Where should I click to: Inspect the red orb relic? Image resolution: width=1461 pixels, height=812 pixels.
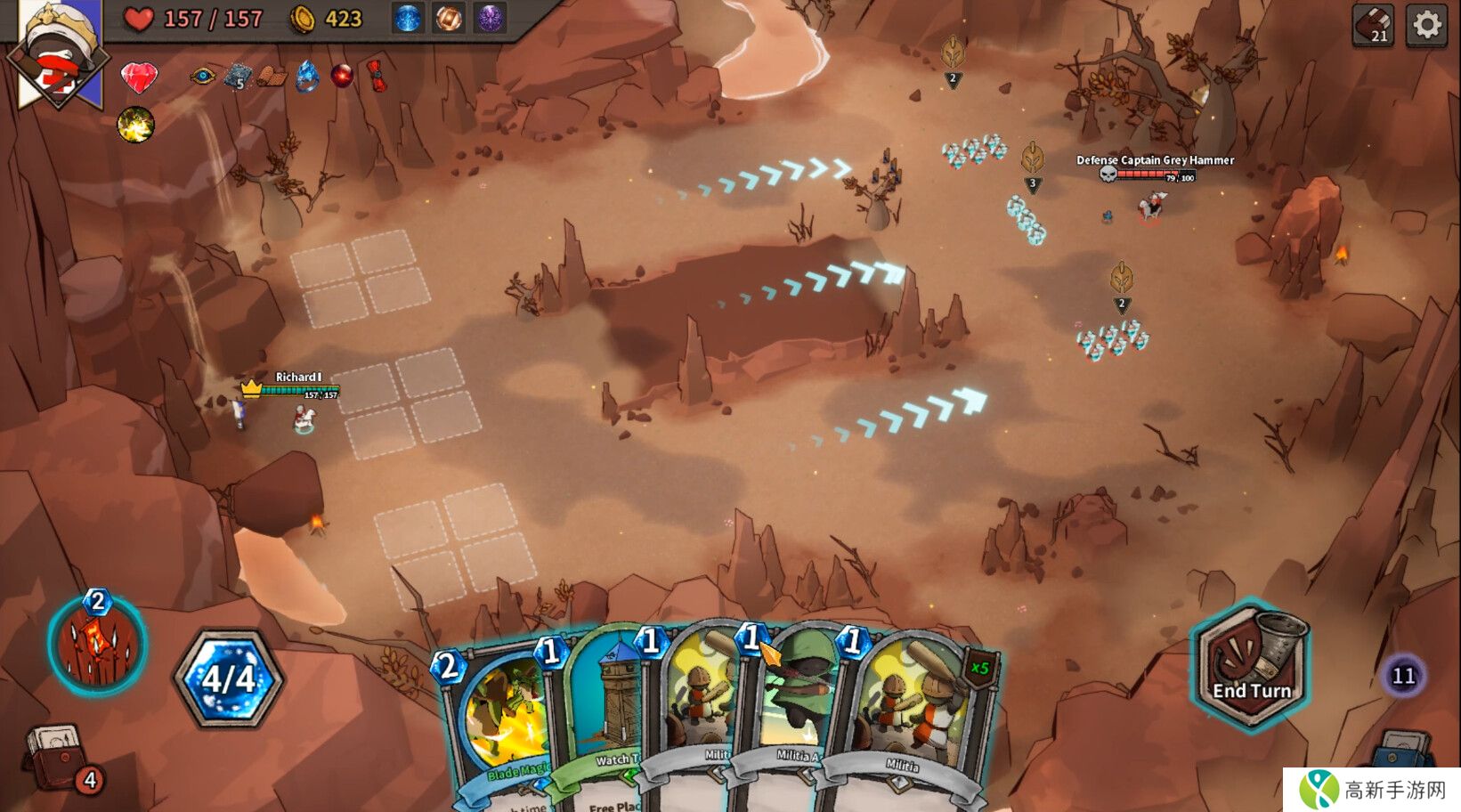[x=341, y=76]
